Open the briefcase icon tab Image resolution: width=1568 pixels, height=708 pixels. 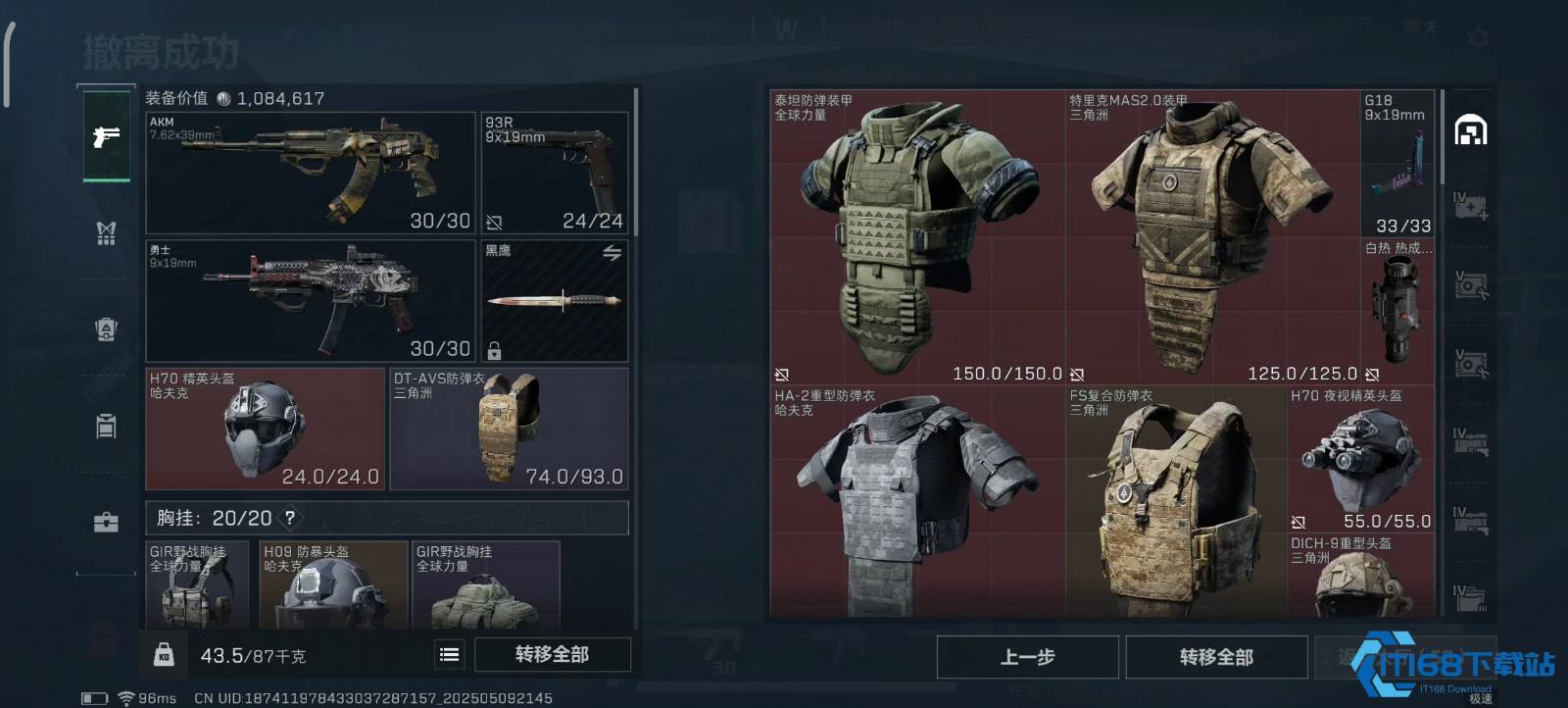pos(106,523)
